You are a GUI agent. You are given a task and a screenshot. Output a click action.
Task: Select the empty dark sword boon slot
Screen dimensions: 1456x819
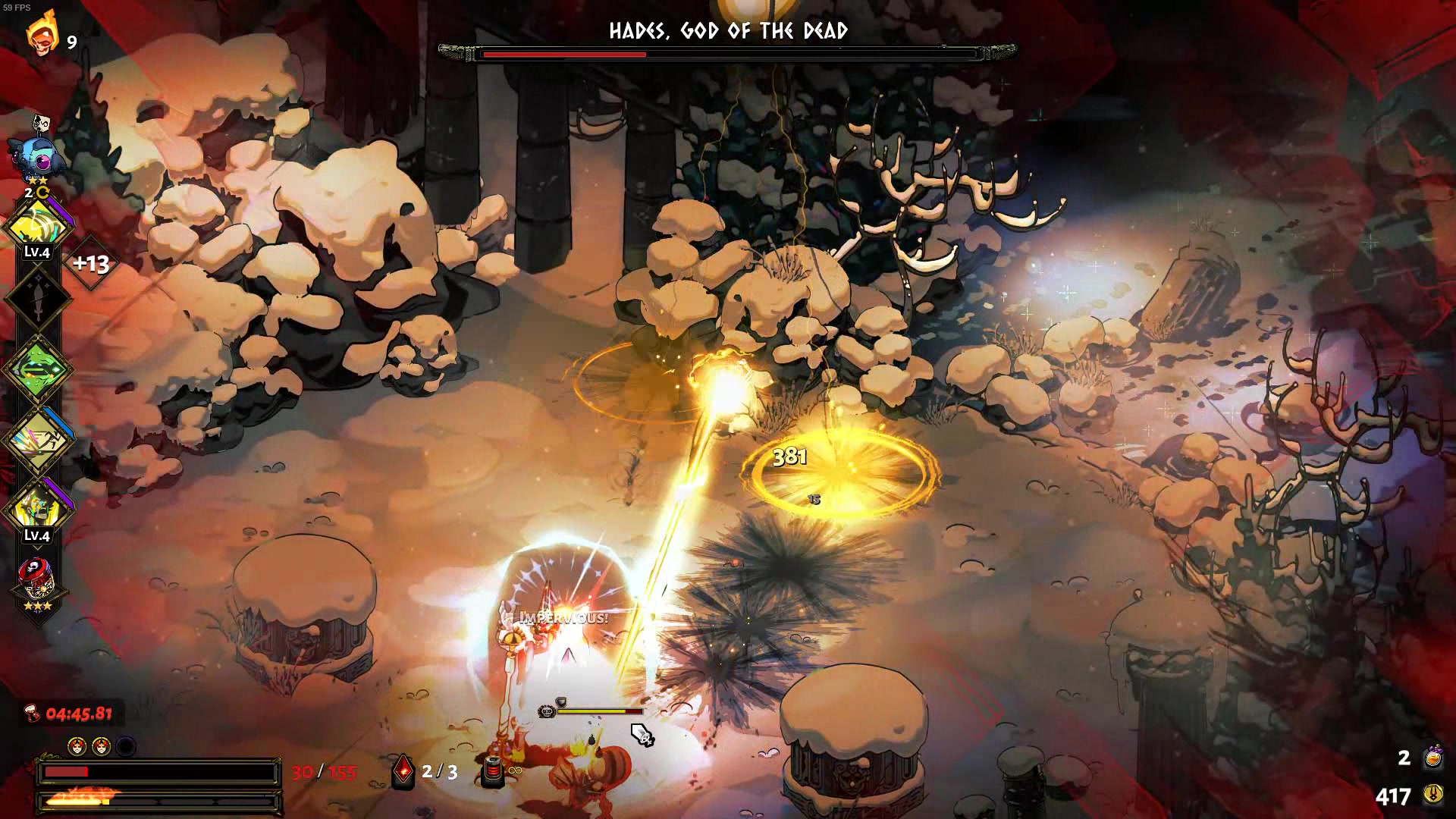click(x=38, y=297)
